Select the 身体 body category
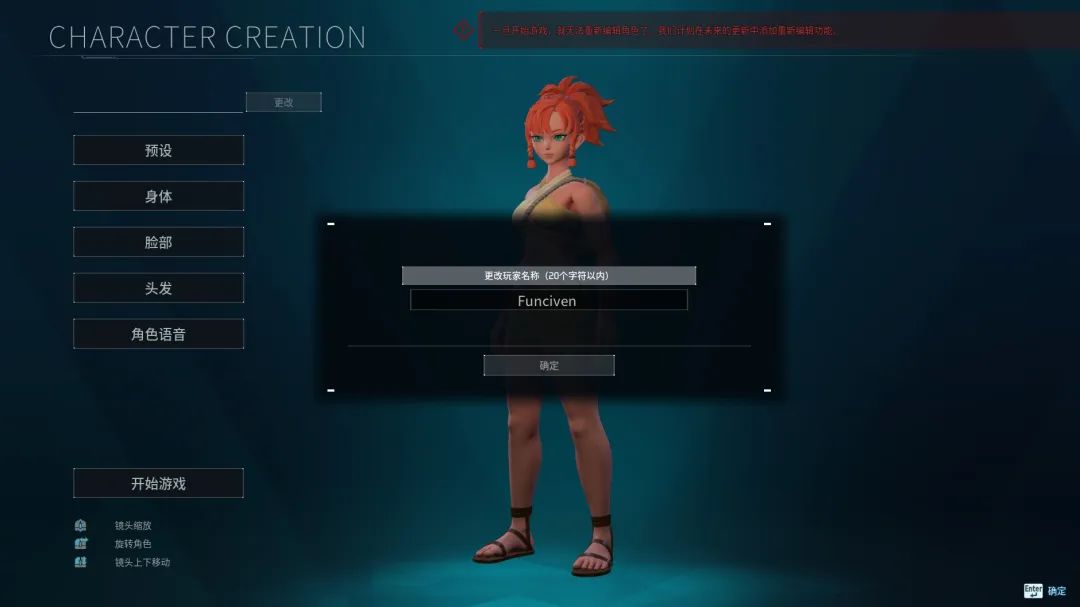The width and height of the screenshot is (1080, 607). [x=158, y=196]
